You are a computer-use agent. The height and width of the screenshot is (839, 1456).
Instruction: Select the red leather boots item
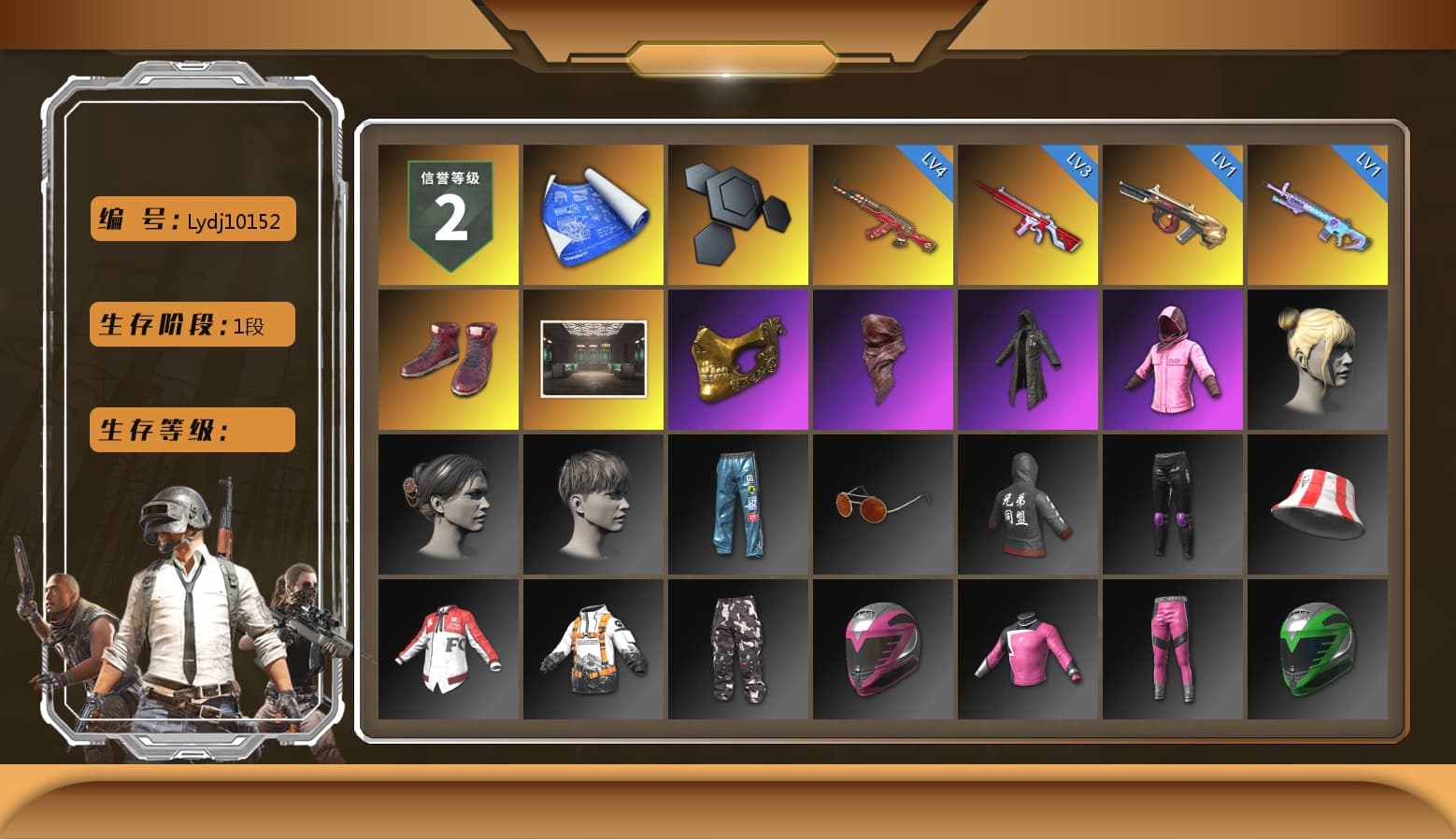[447, 359]
